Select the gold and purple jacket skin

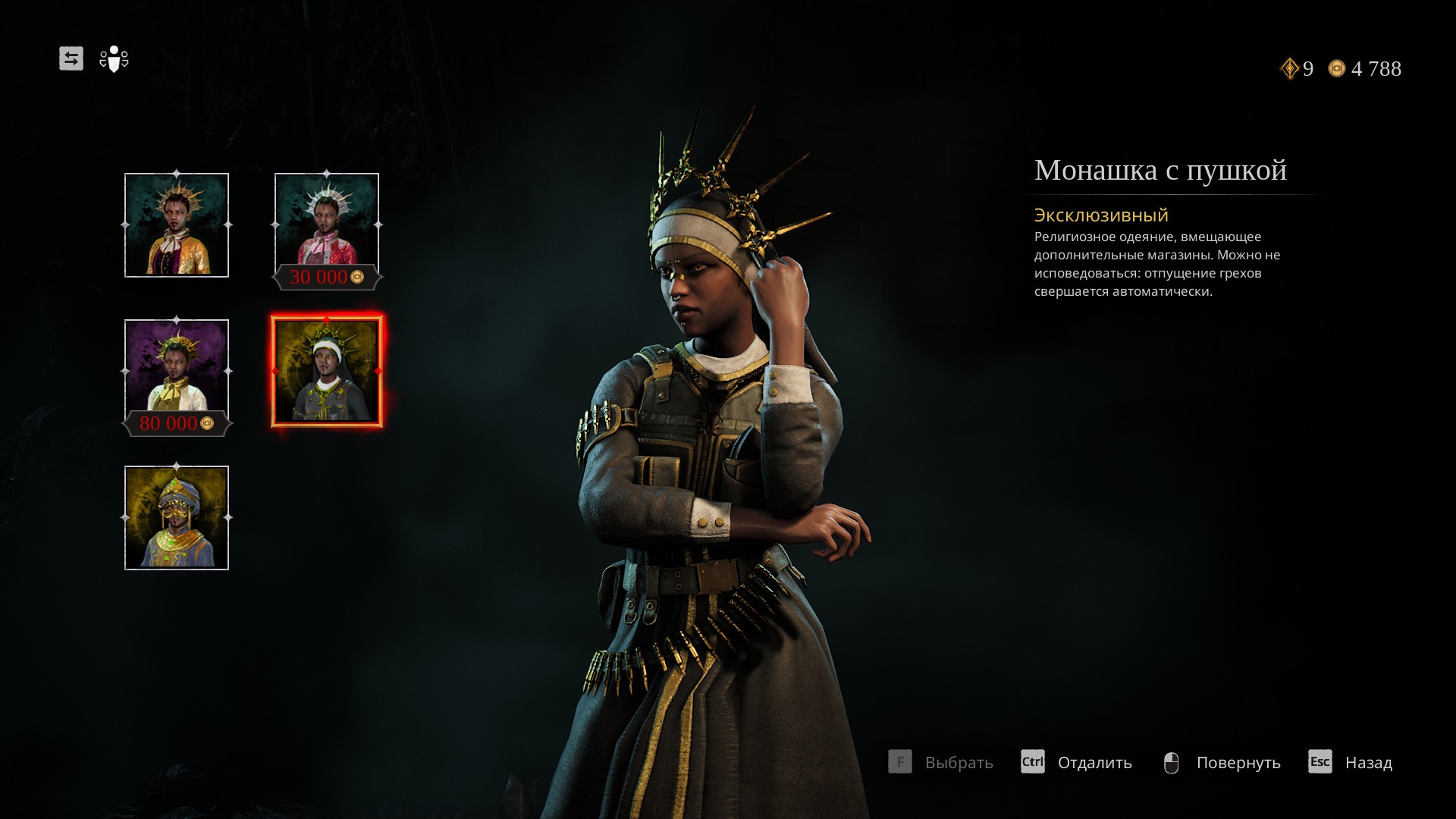pyautogui.click(x=177, y=225)
